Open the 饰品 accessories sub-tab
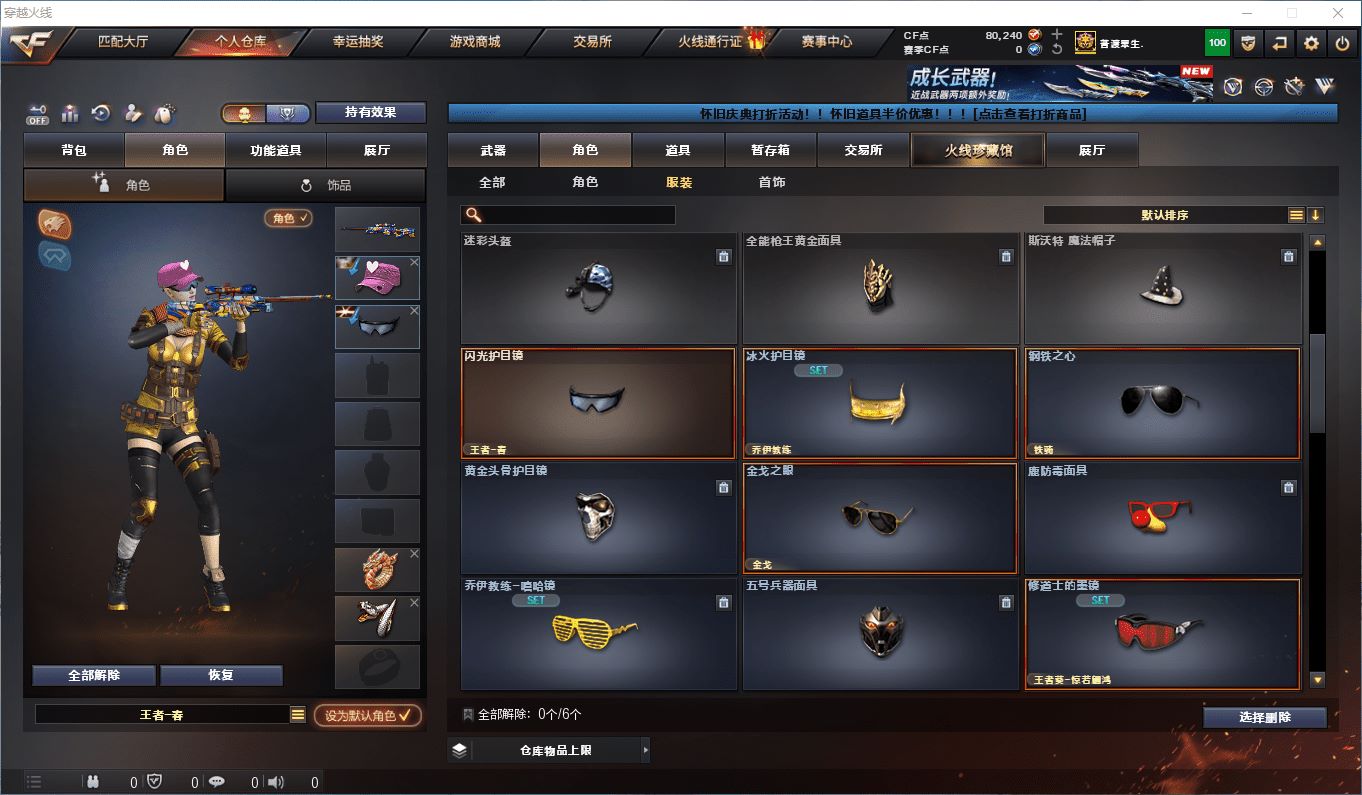The width and height of the screenshot is (1362, 795). (326, 185)
